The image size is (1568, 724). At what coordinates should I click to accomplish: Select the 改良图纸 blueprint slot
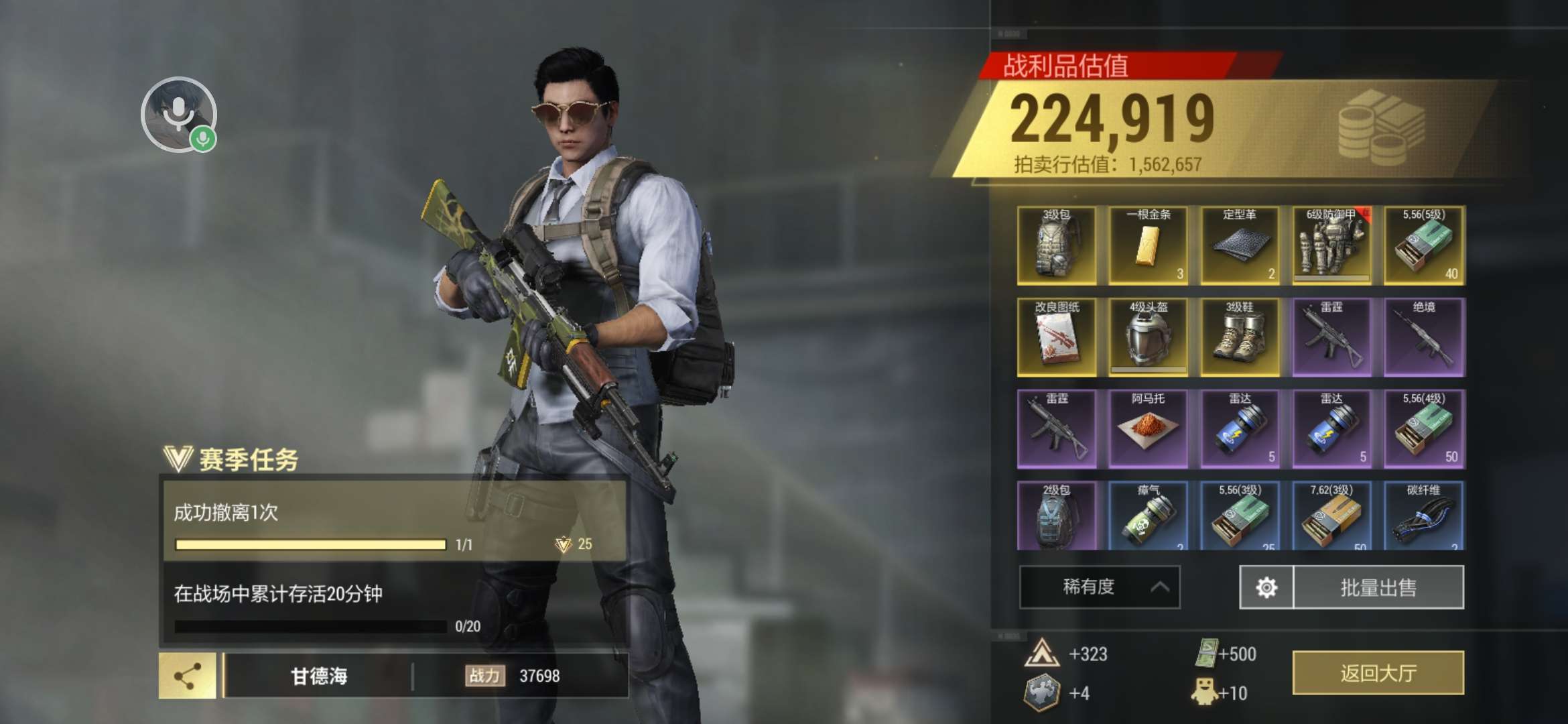click(x=1057, y=337)
